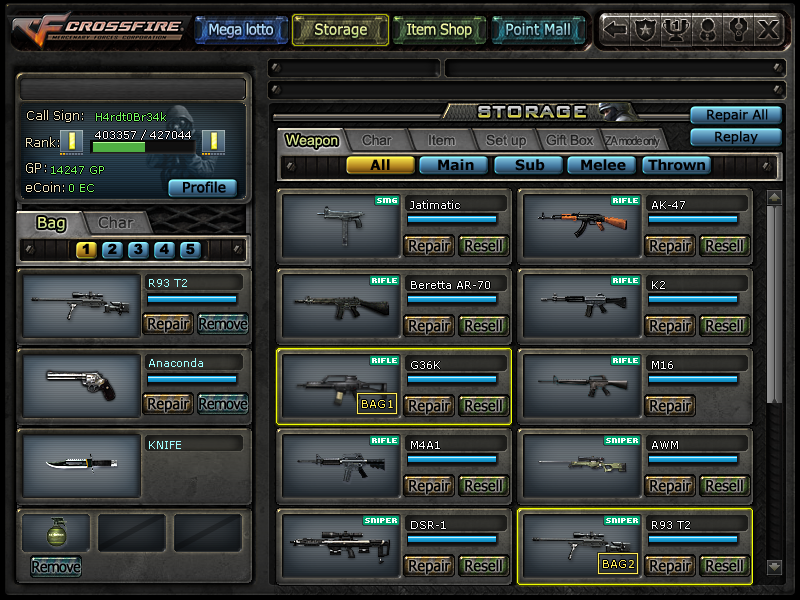Choose the Thrown weapon filter
The height and width of the screenshot is (600, 800).
[x=675, y=165]
